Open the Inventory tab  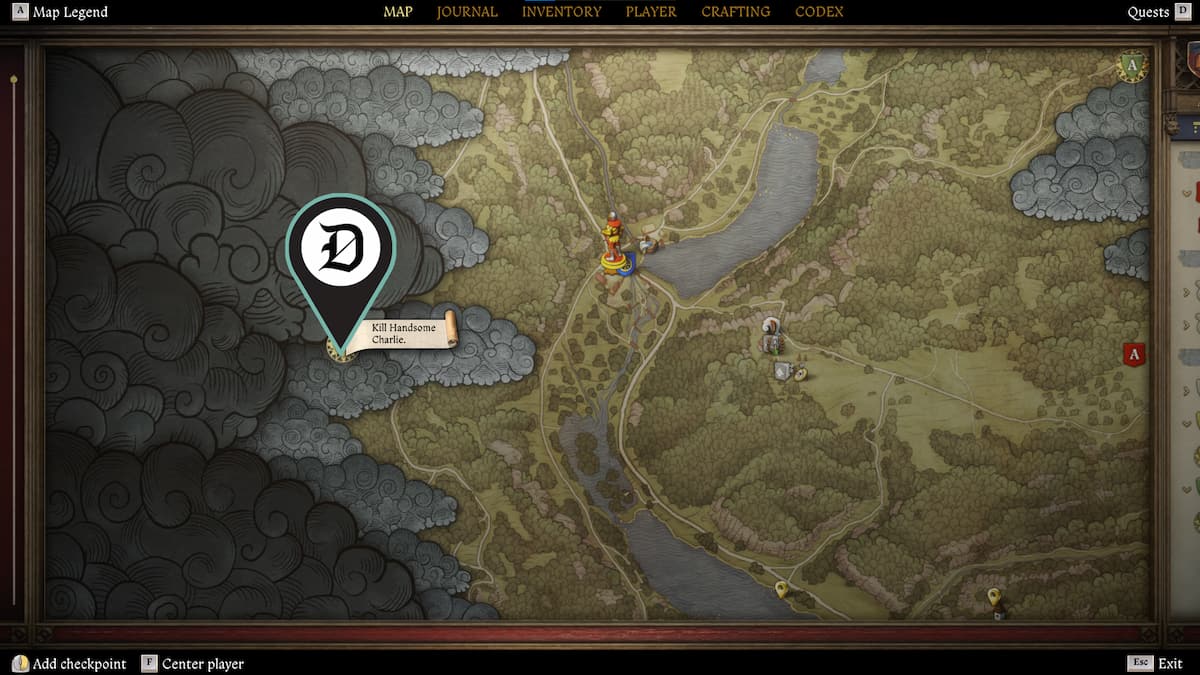point(561,12)
